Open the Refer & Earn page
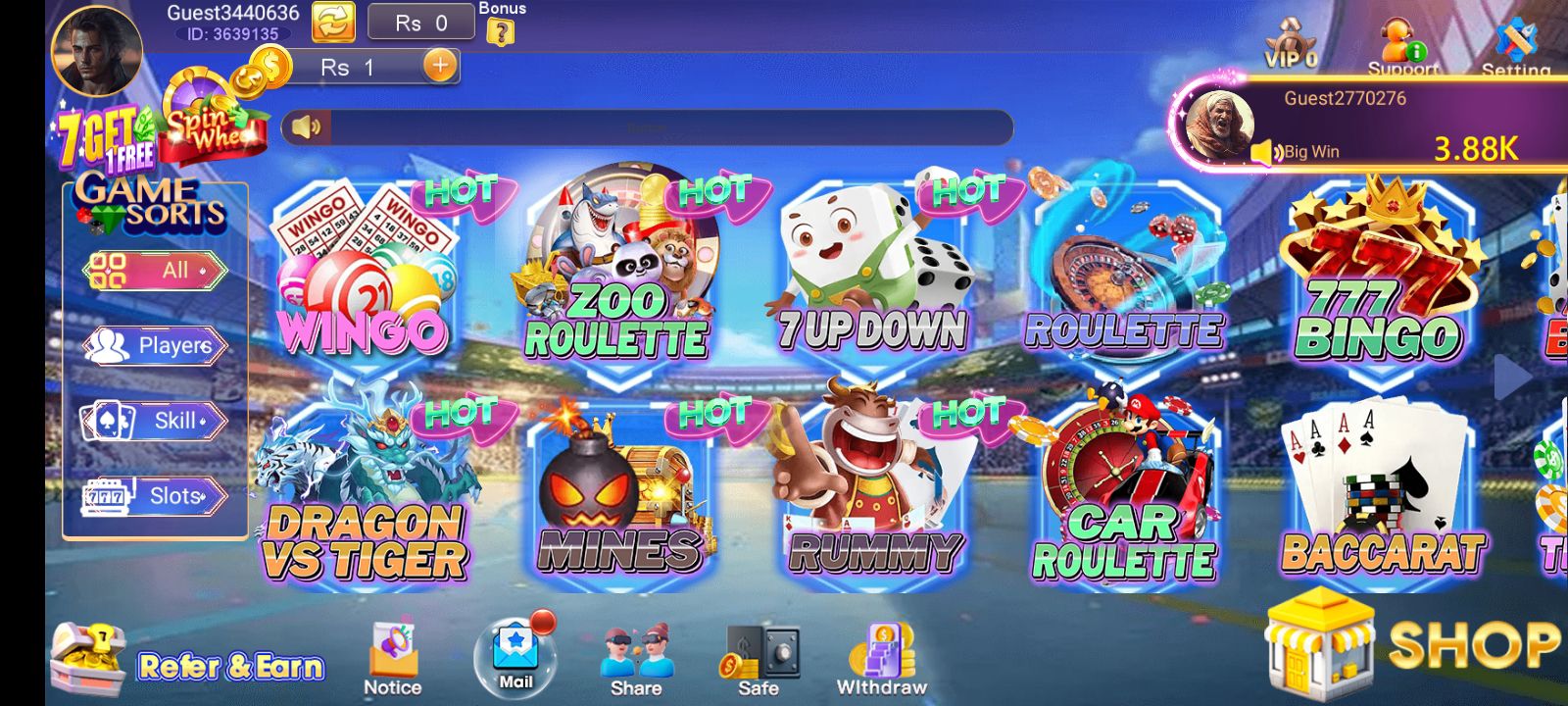 click(188, 663)
